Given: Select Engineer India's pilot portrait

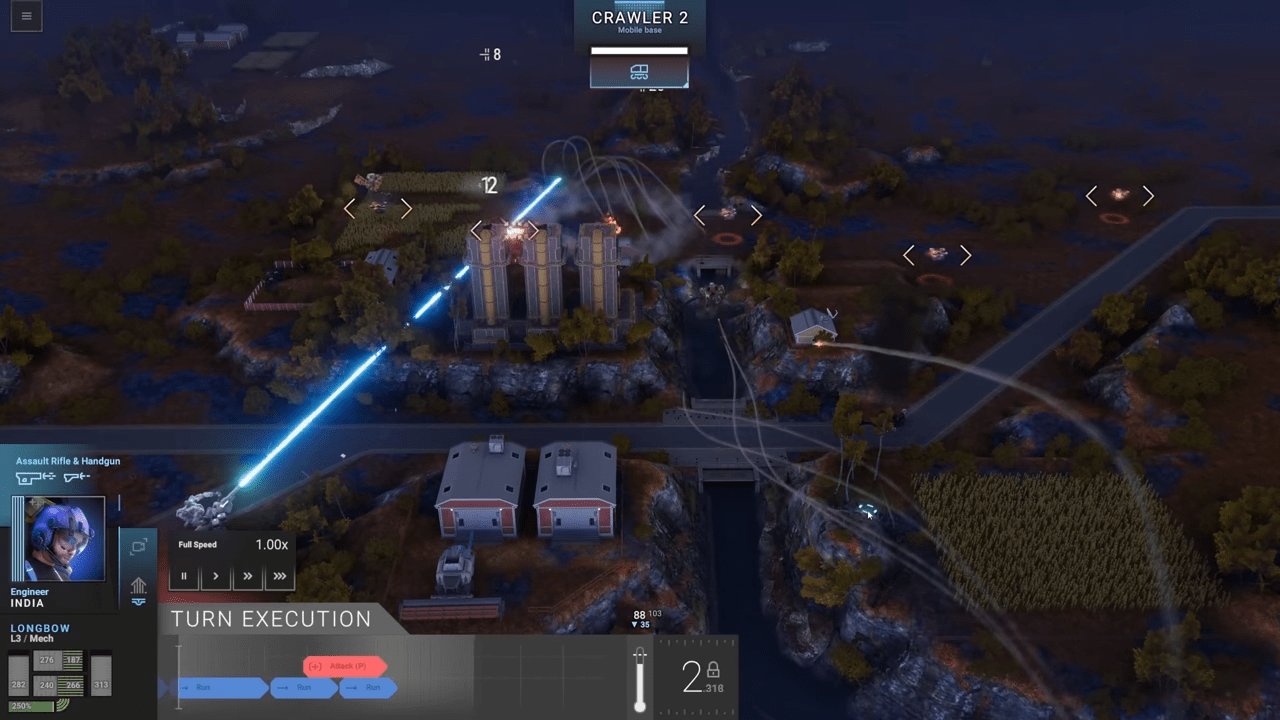Looking at the screenshot, I should (68, 539).
